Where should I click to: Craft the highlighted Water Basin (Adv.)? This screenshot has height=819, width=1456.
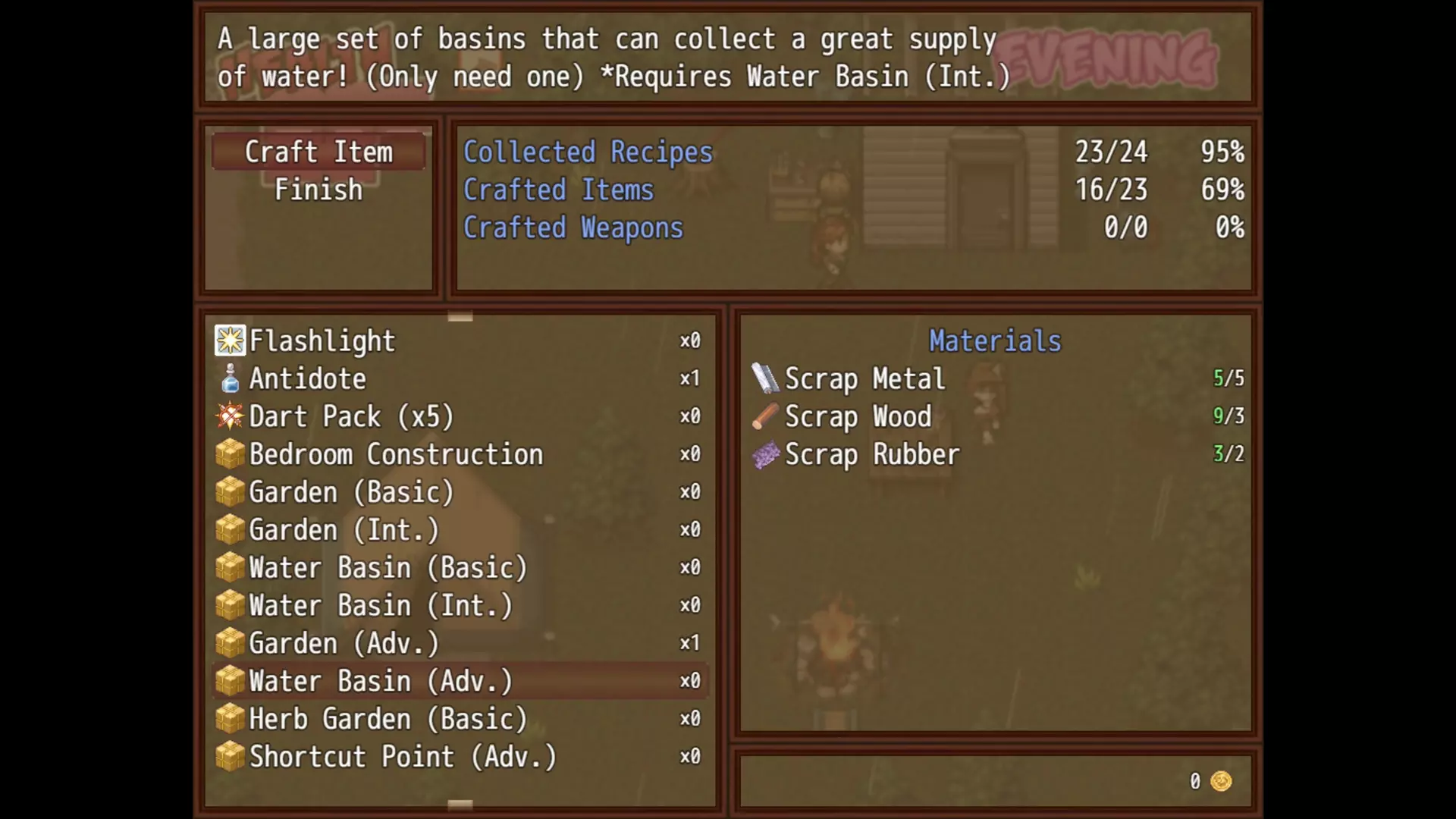coord(459,682)
